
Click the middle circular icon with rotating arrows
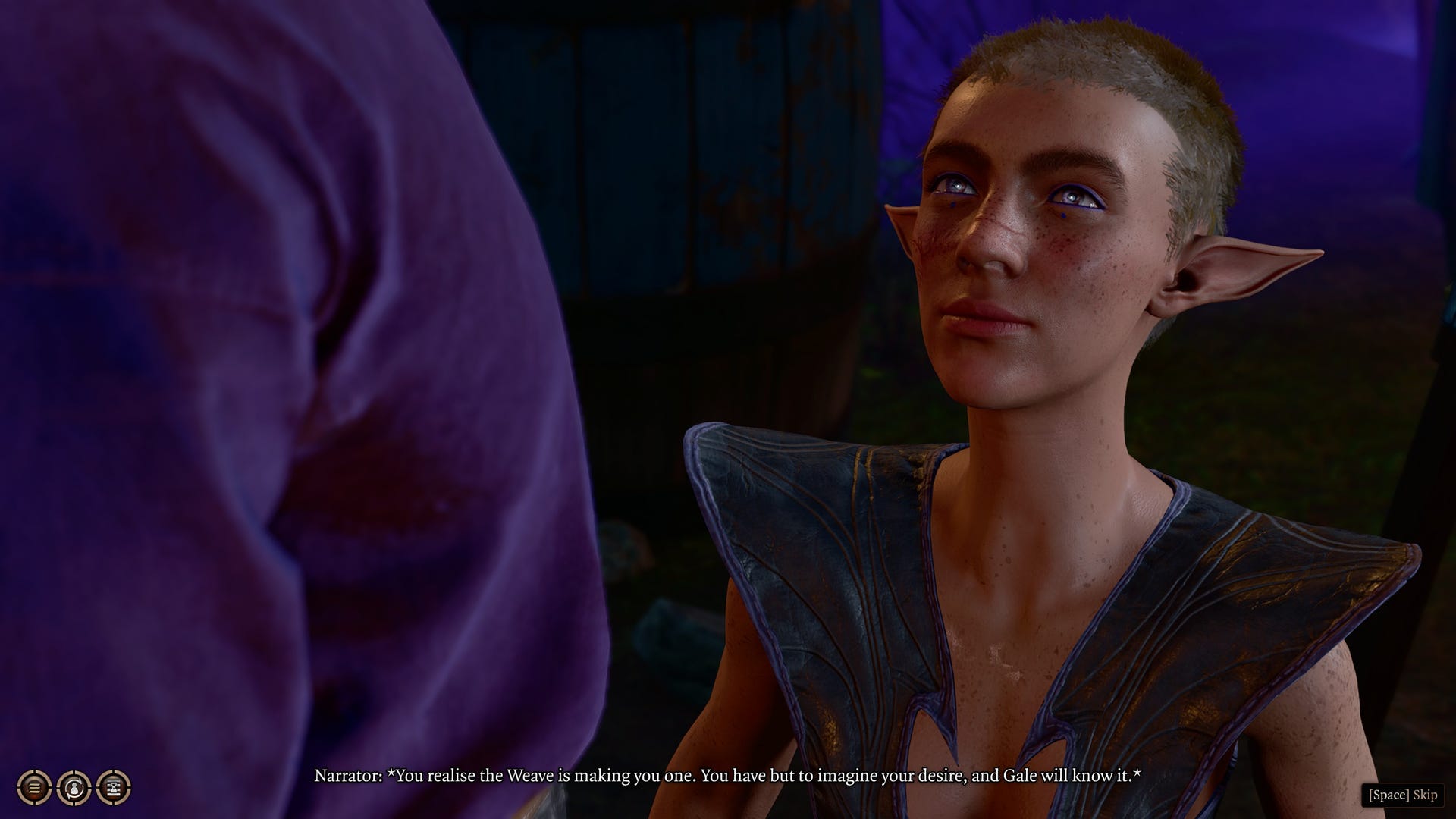(74, 789)
